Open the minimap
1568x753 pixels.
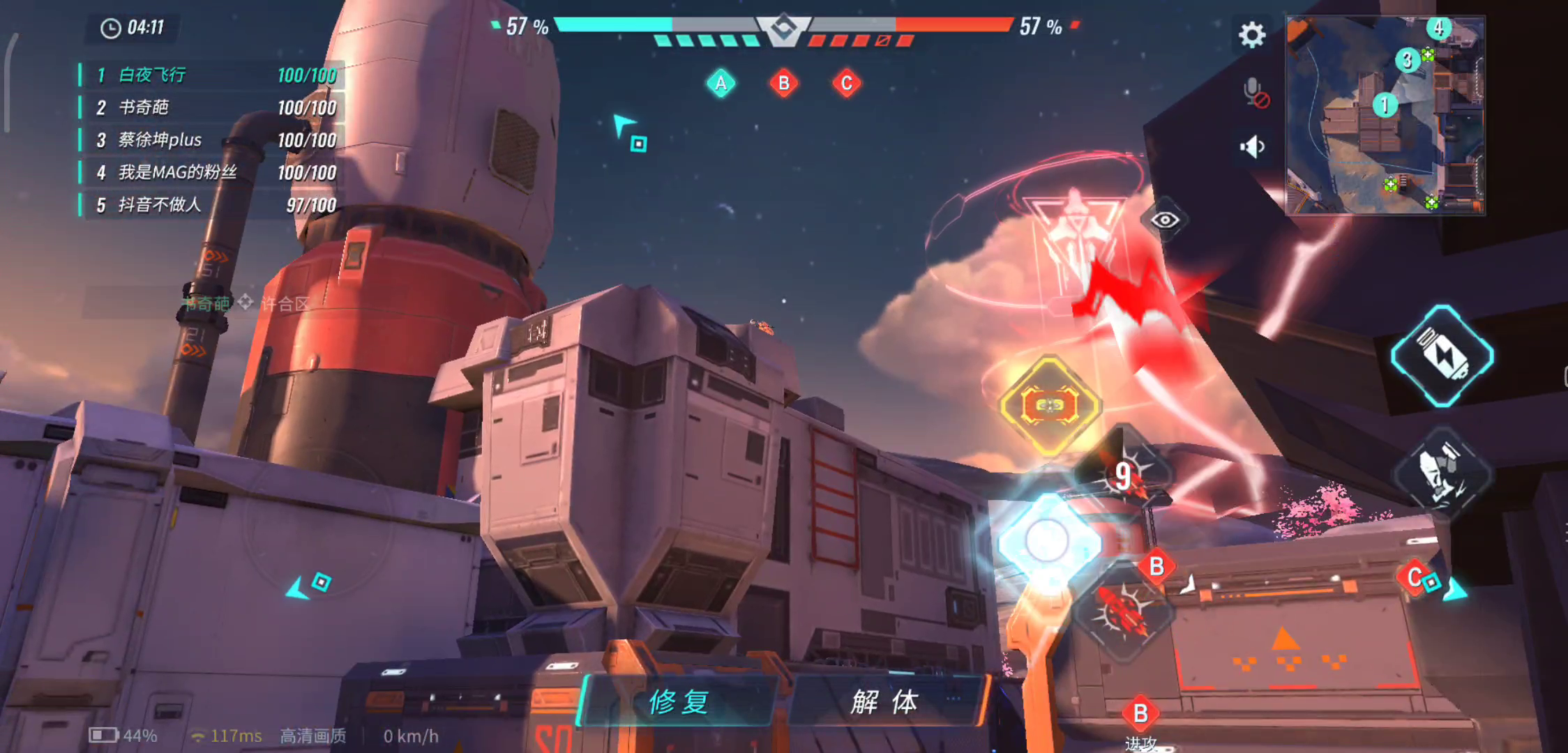[x=1385, y=115]
